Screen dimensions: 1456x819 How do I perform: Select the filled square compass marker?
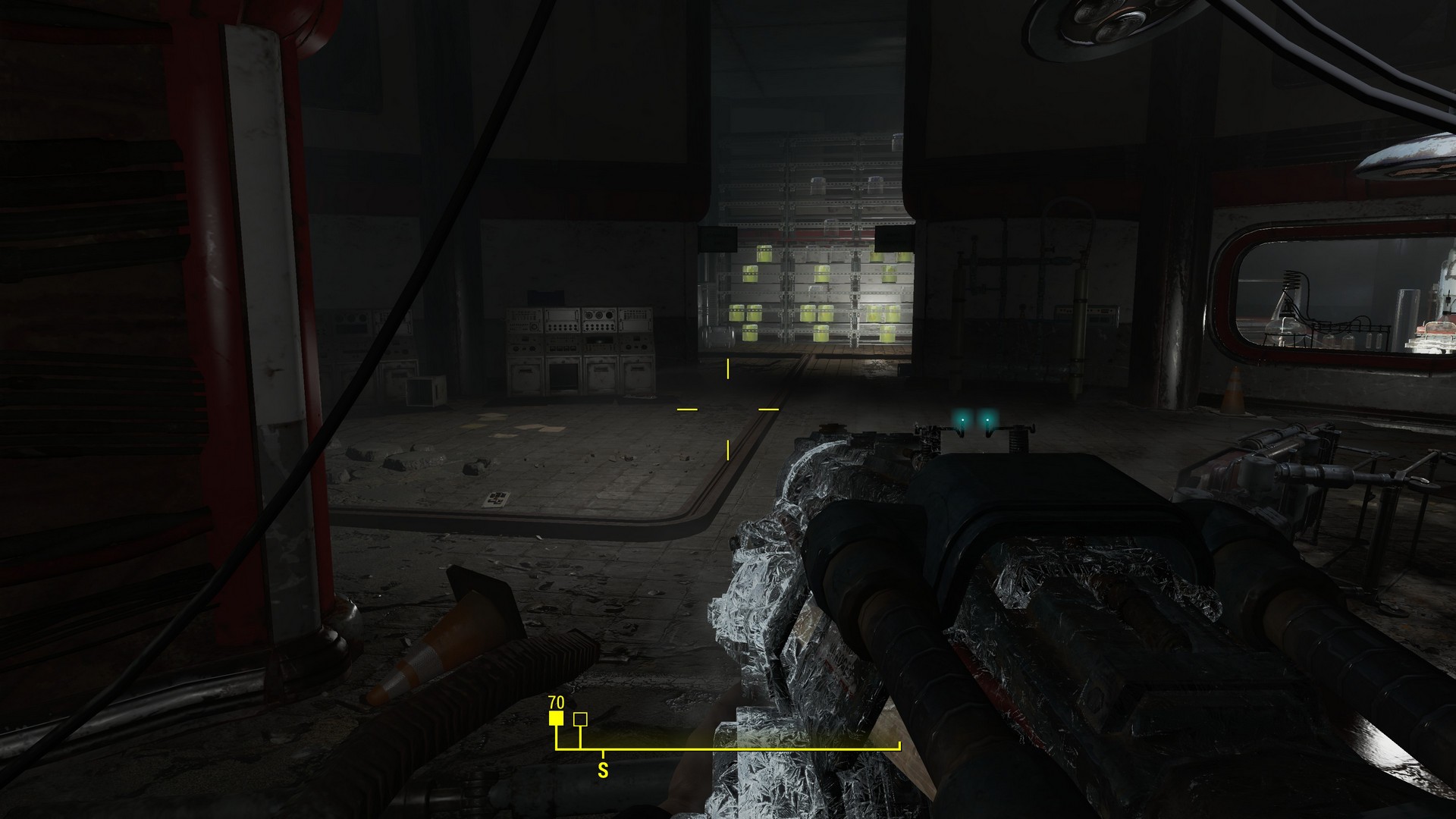(557, 719)
